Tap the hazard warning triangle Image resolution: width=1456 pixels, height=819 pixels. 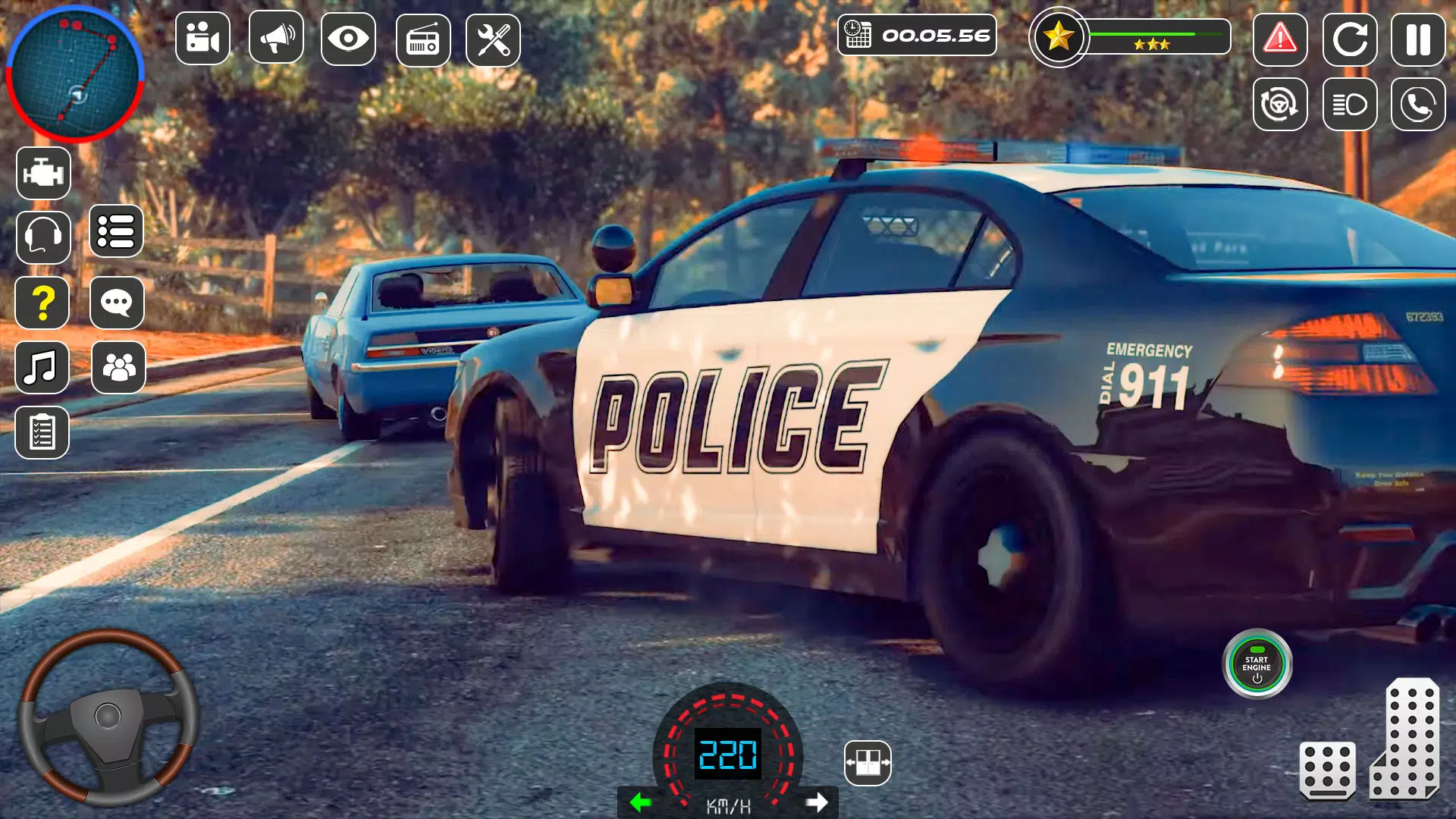coord(1281,39)
